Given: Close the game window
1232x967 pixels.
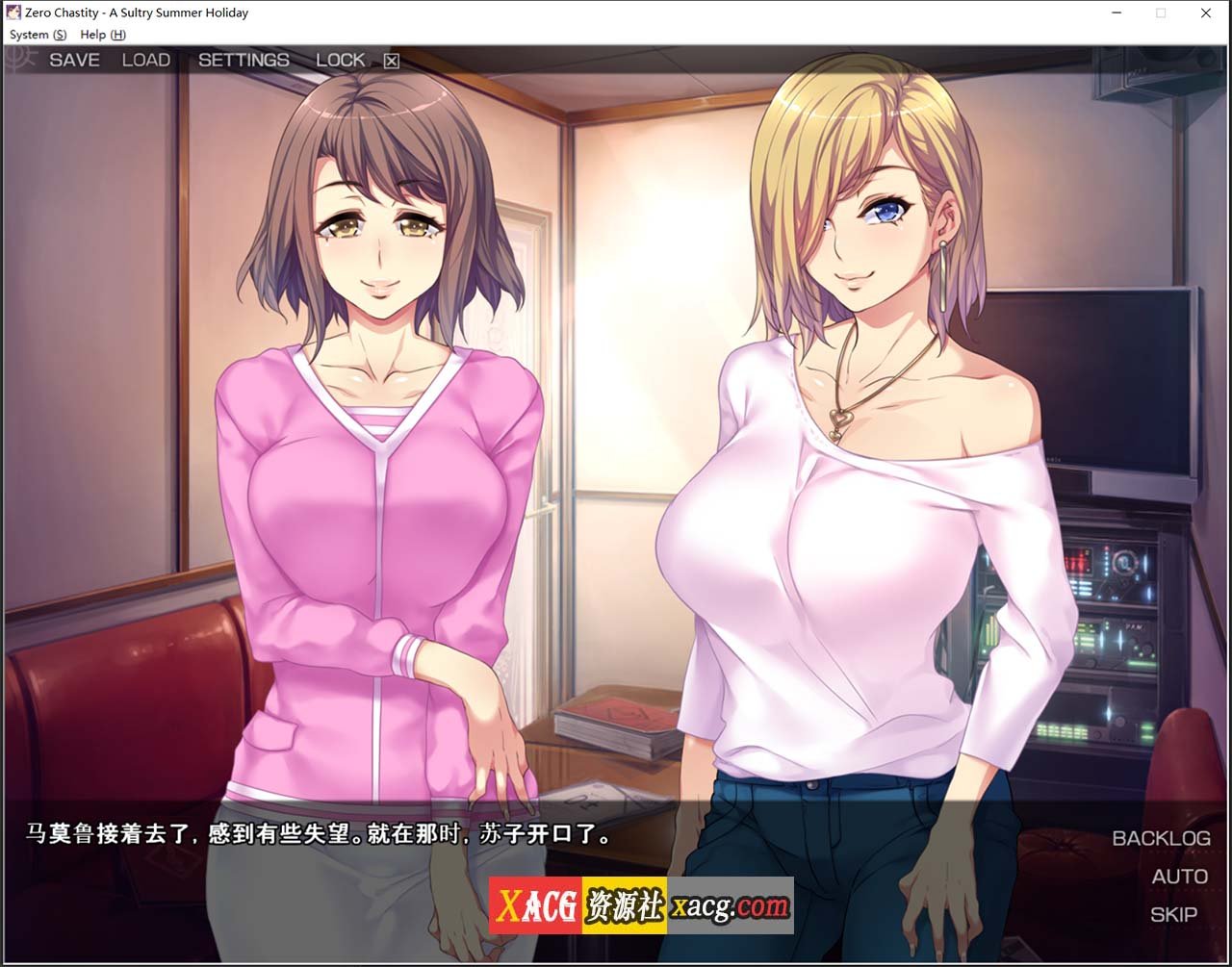Looking at the screenshot, I should point(1205,13).
